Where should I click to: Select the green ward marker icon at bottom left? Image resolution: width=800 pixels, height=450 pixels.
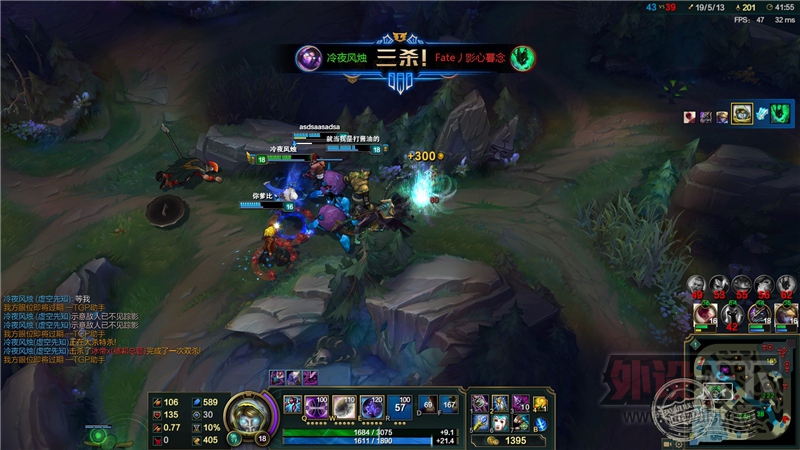tap(96, 435)
